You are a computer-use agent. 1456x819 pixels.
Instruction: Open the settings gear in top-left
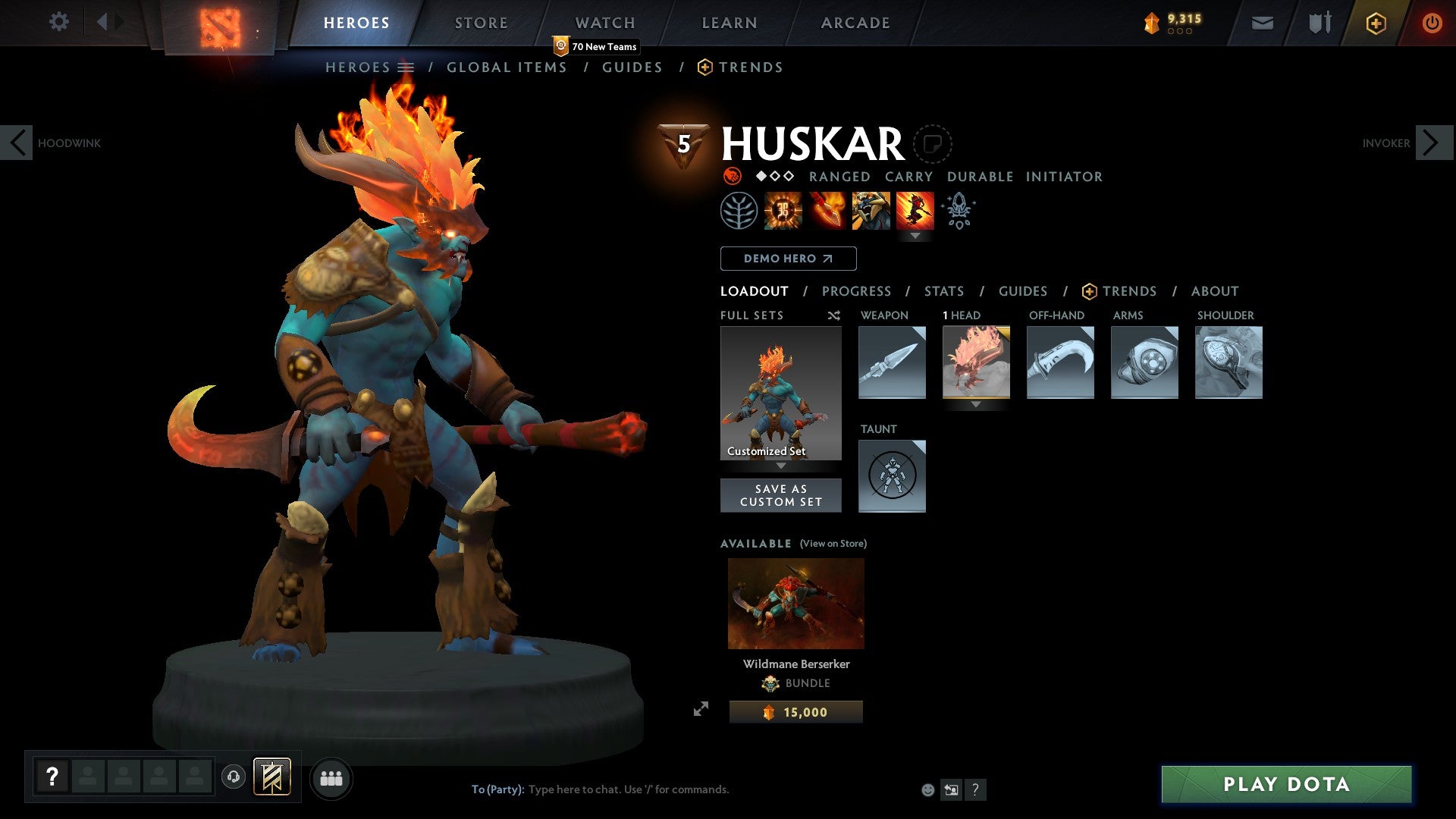point(58,22)
